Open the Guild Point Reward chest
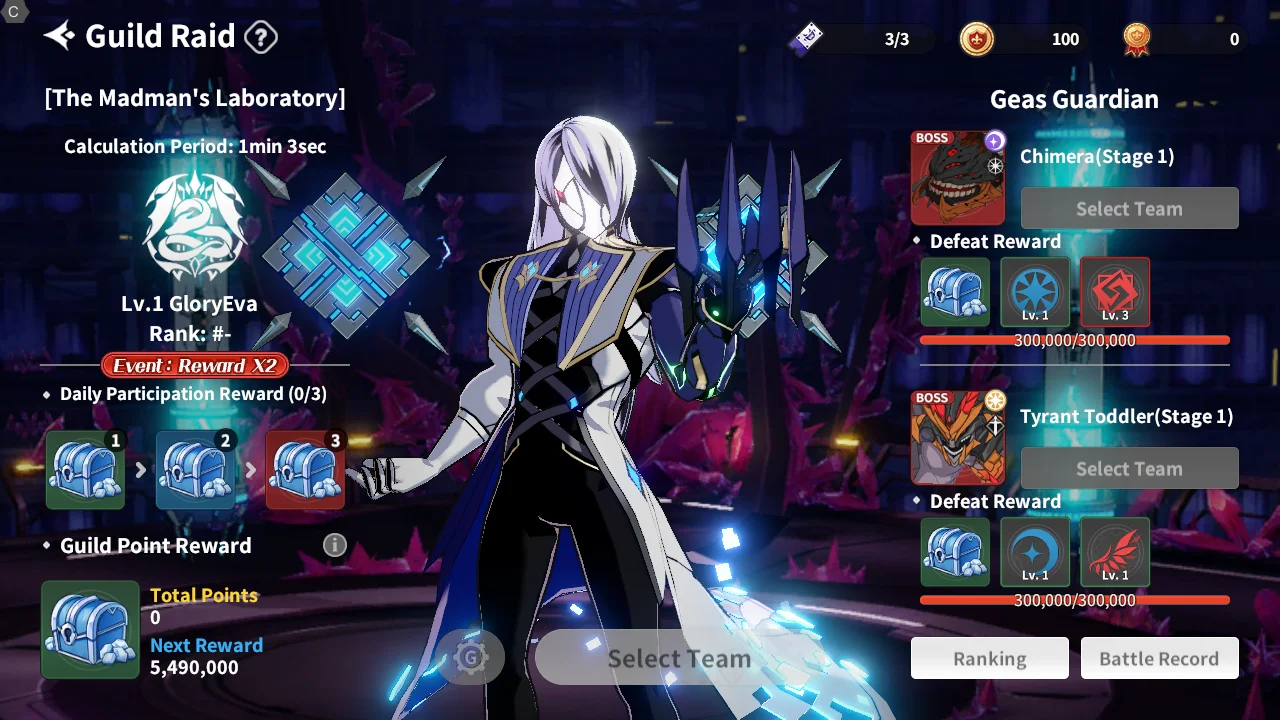This screenshot has height=720, width=1280. click(90, 630)
